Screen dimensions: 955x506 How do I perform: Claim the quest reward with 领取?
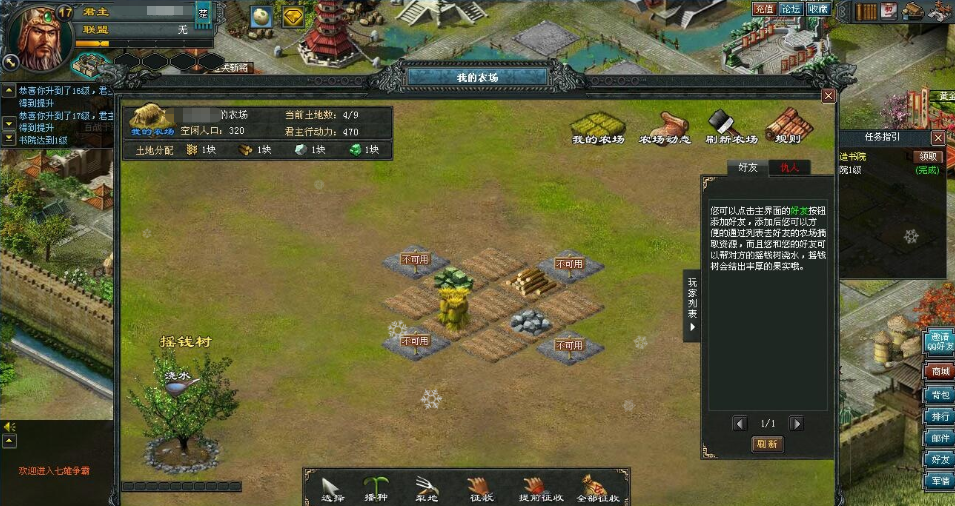[928, 156]
